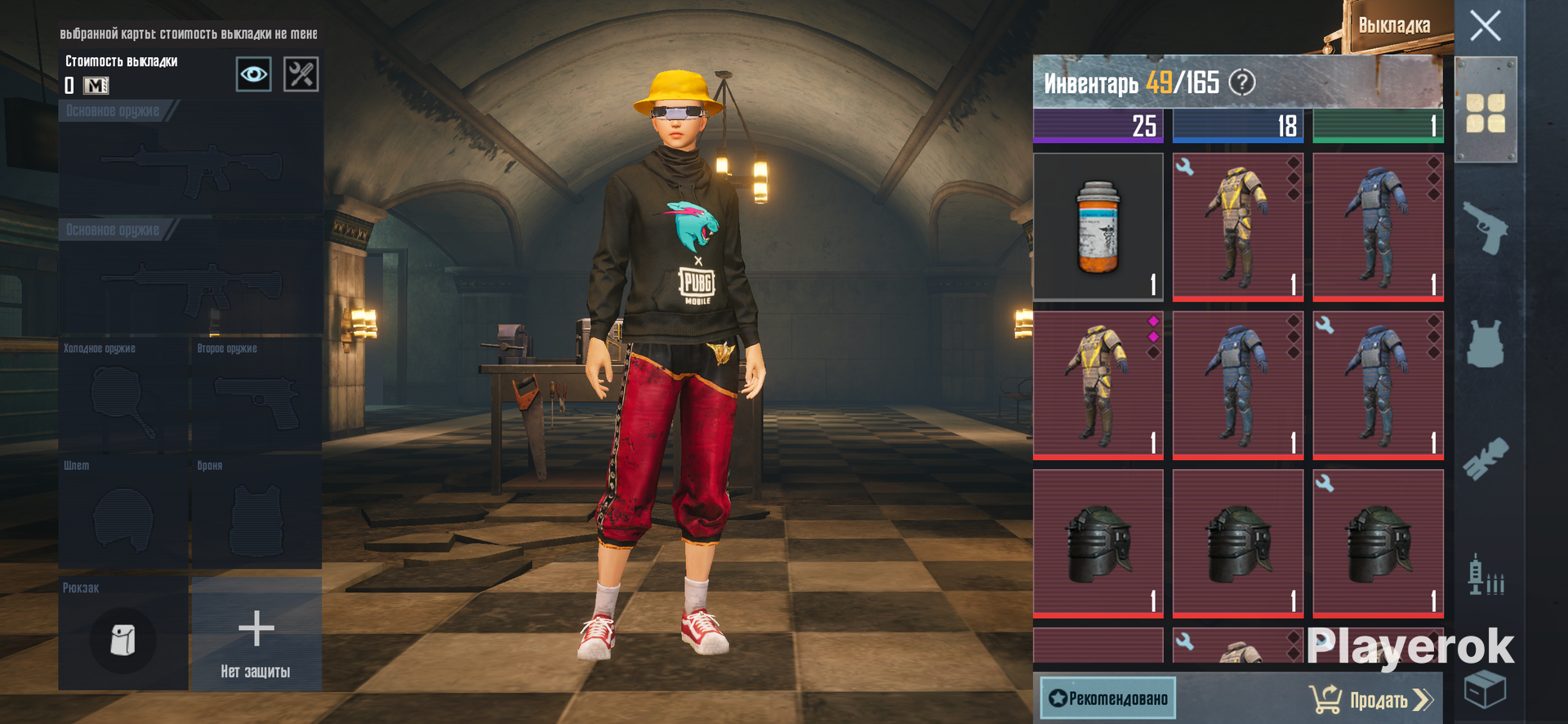Choose the yellow armor with pink diamonds
Screen dimensions: 1568x724
[1098, 384]
